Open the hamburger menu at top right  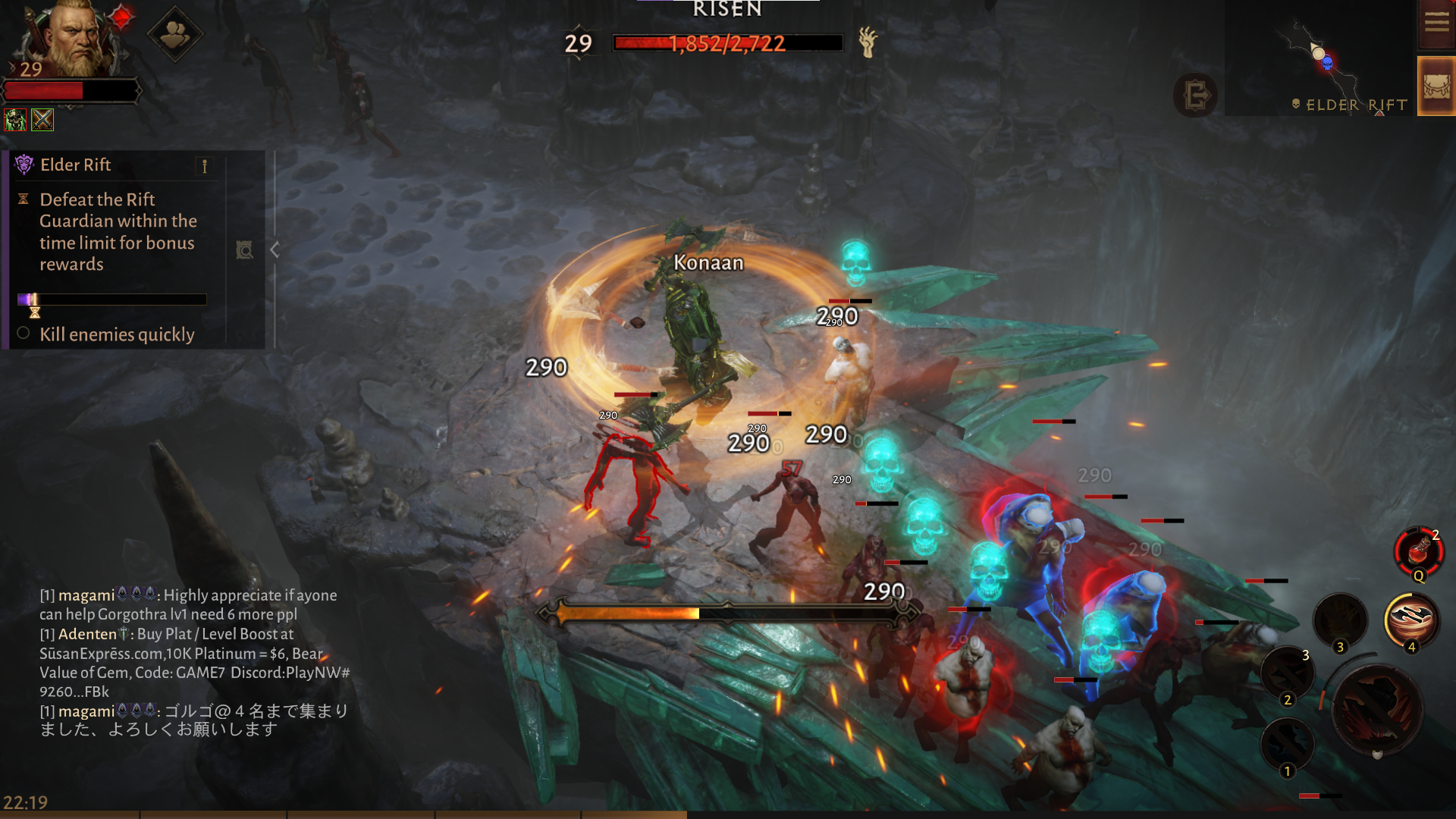click(1436, 23)
